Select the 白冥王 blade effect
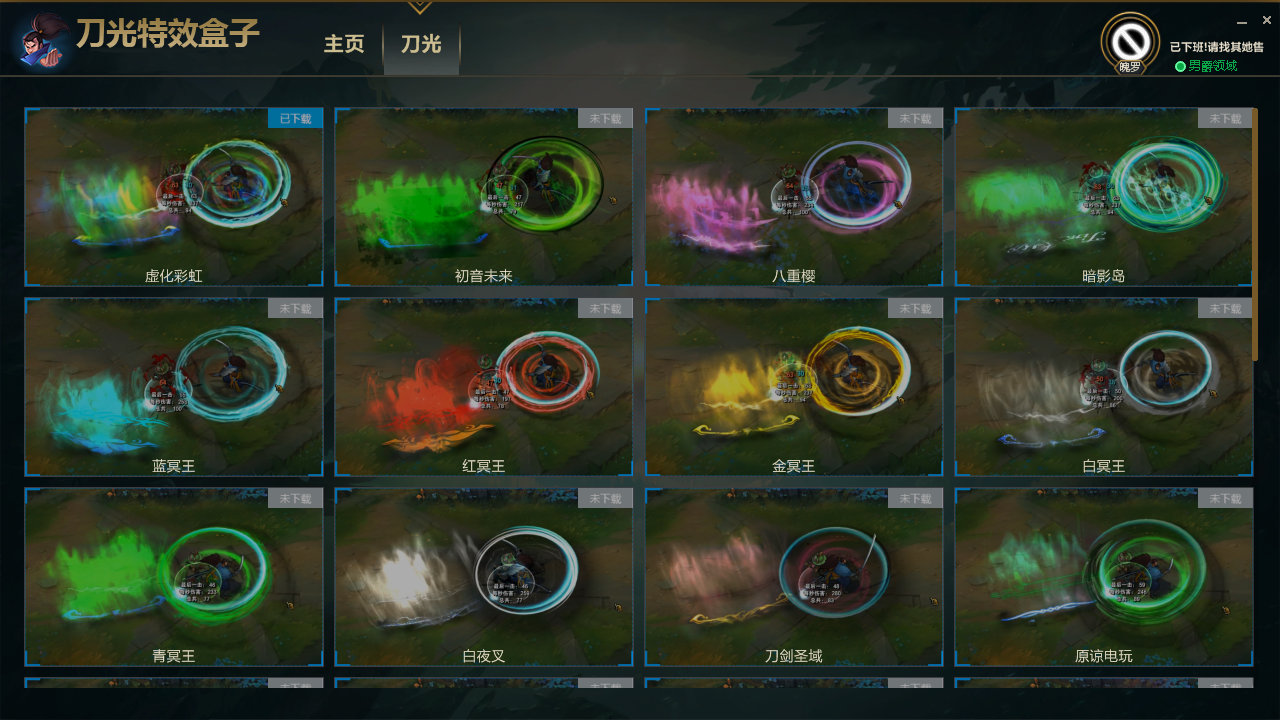 (x=1104, y=386)
